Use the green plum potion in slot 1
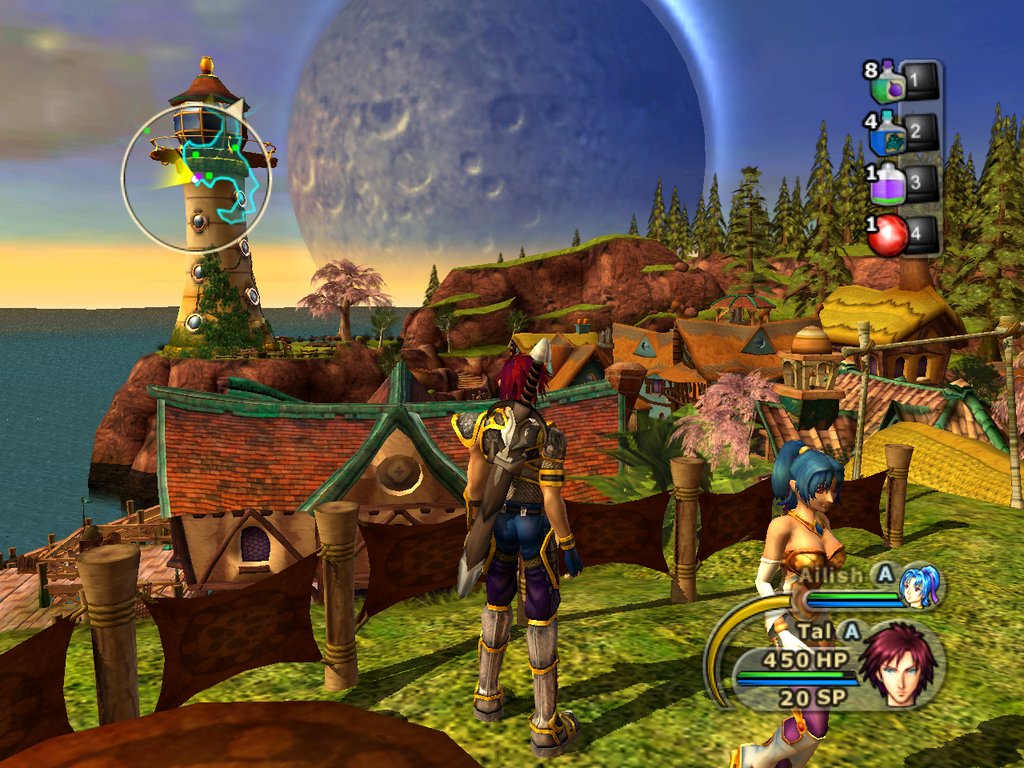The height and width of the screenshot is (768, 1024). pyautogui.click(x=887, y=84)
